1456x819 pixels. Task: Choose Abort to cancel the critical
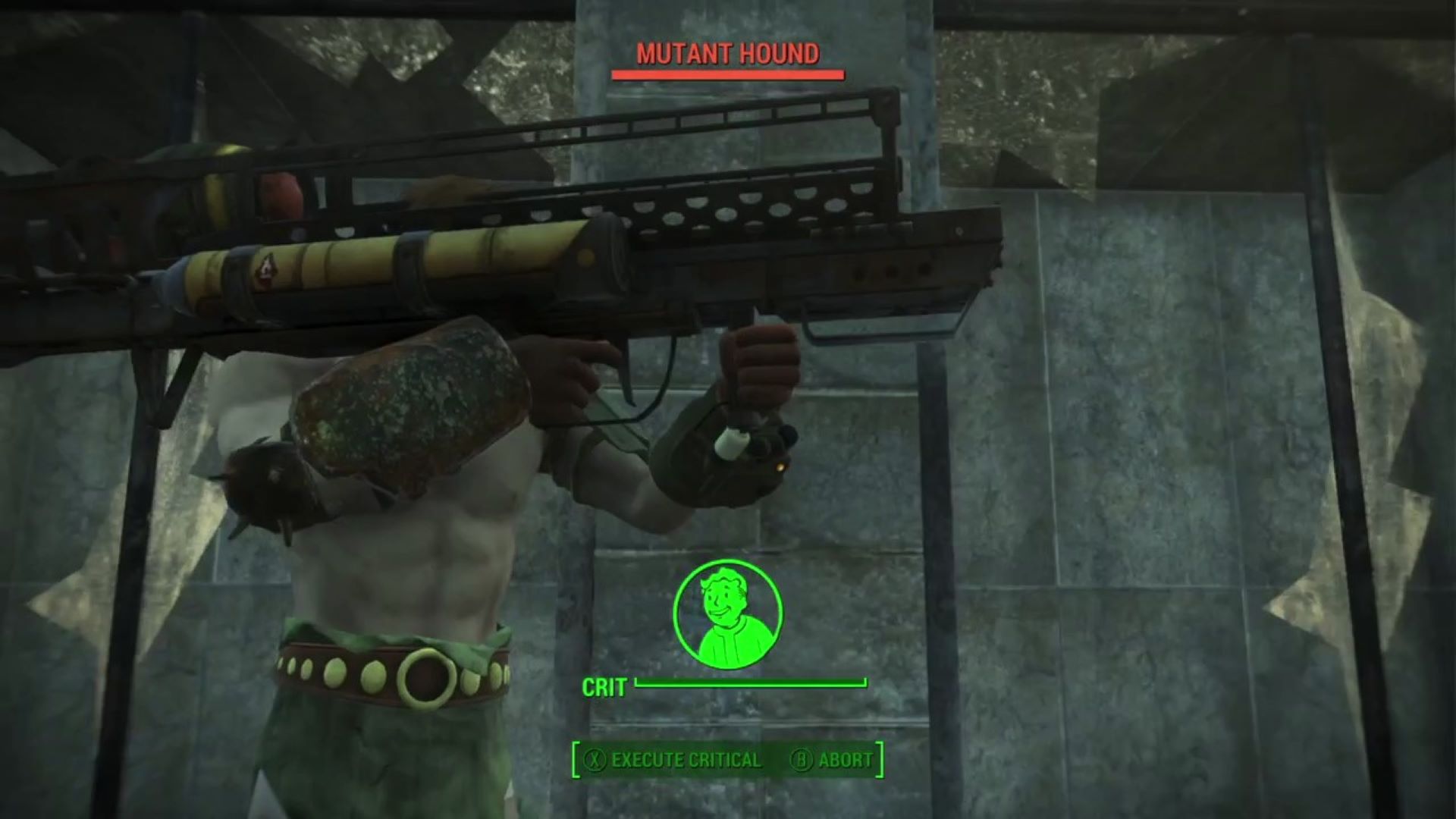pyautogui.click(x=833, y=760)
